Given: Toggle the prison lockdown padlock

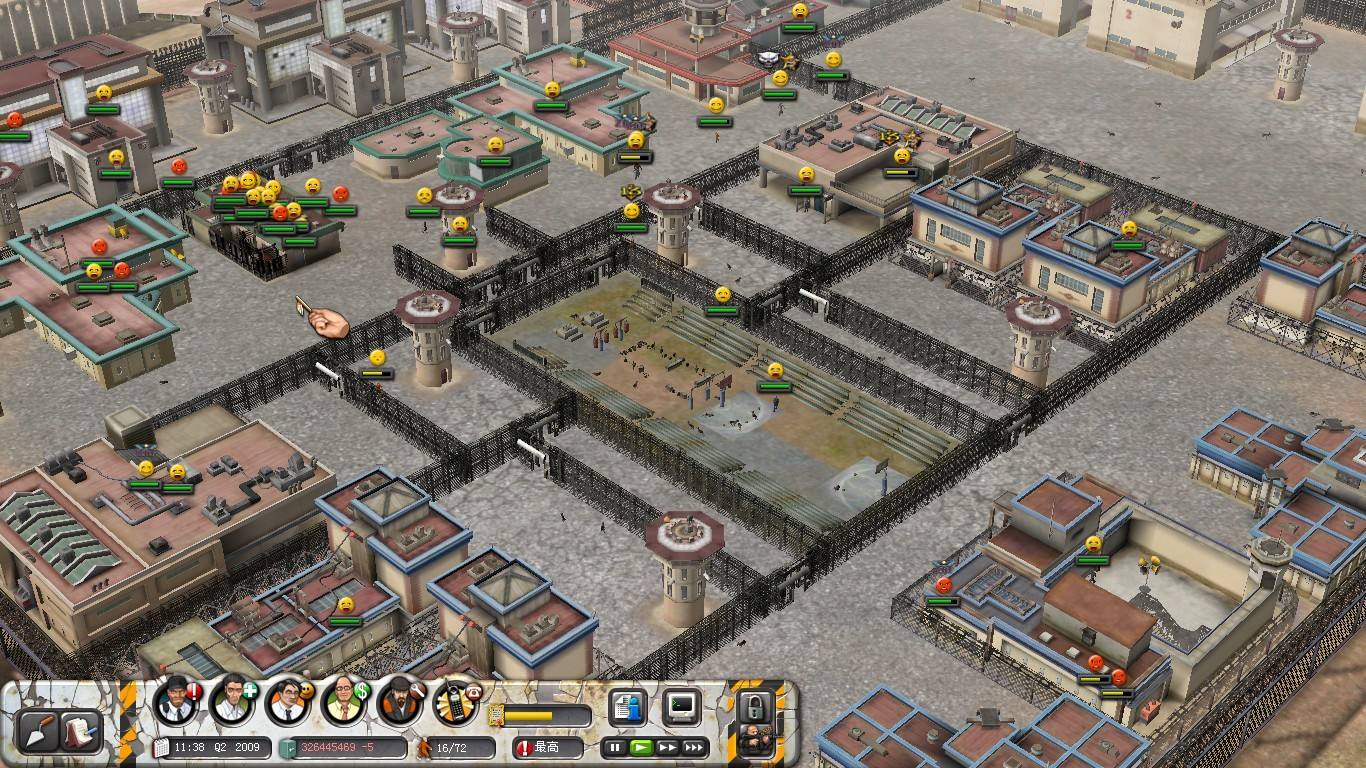Looking at the screenshot, I should coord(755,708).
